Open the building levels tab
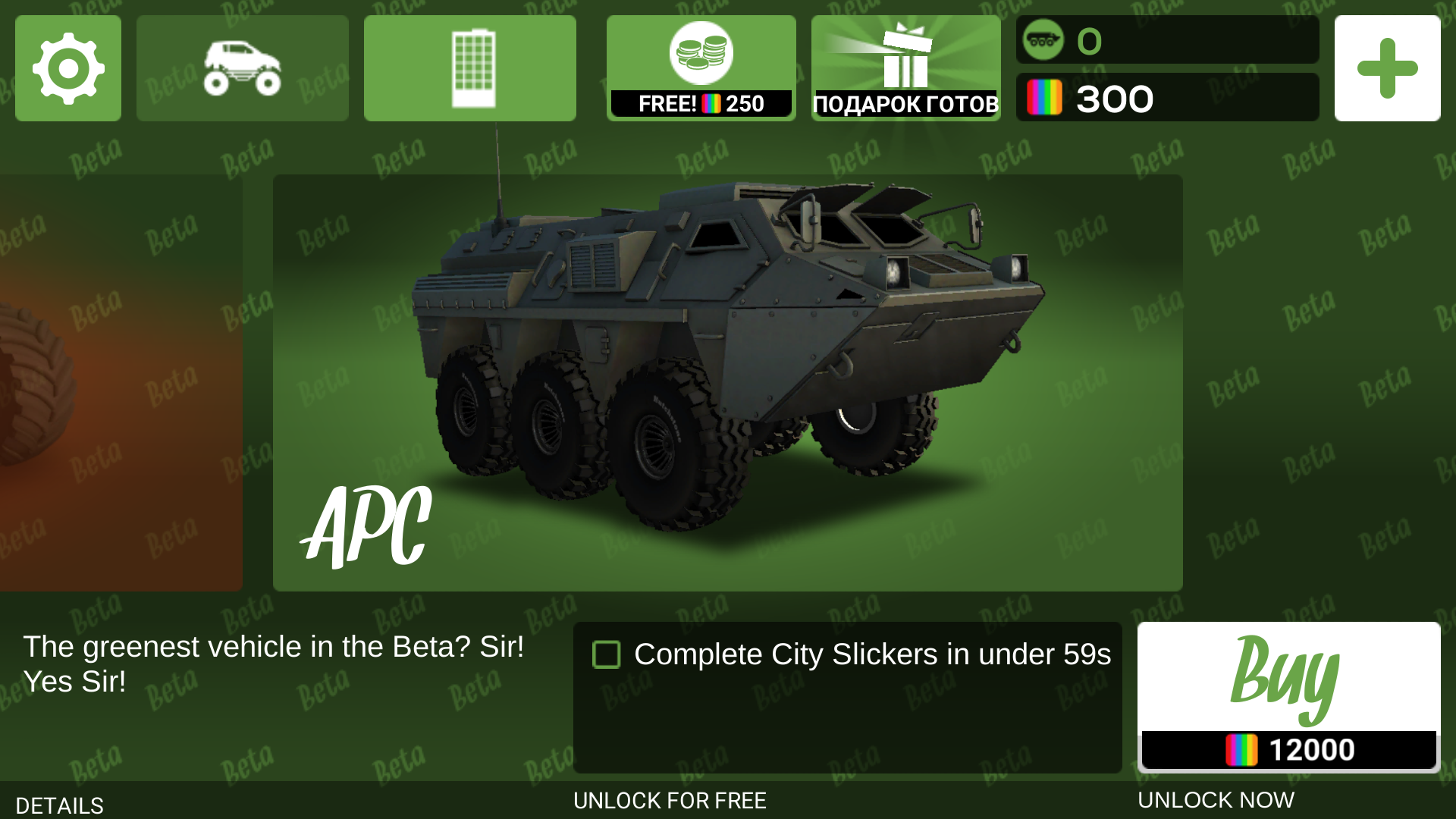This screenshot has height=819, width=1456. 470,68
